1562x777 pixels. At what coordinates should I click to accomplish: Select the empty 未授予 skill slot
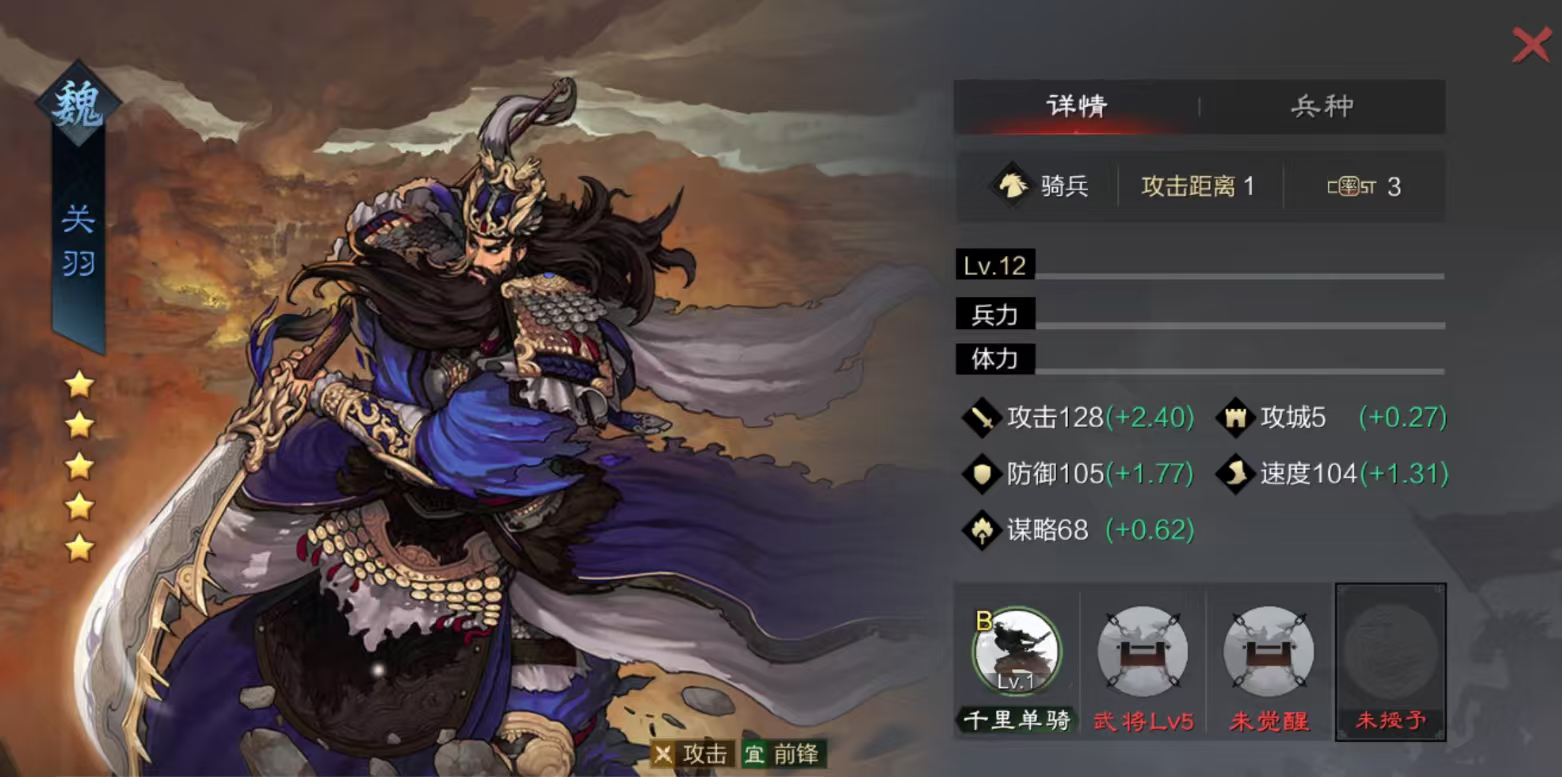click(1390, 651)
